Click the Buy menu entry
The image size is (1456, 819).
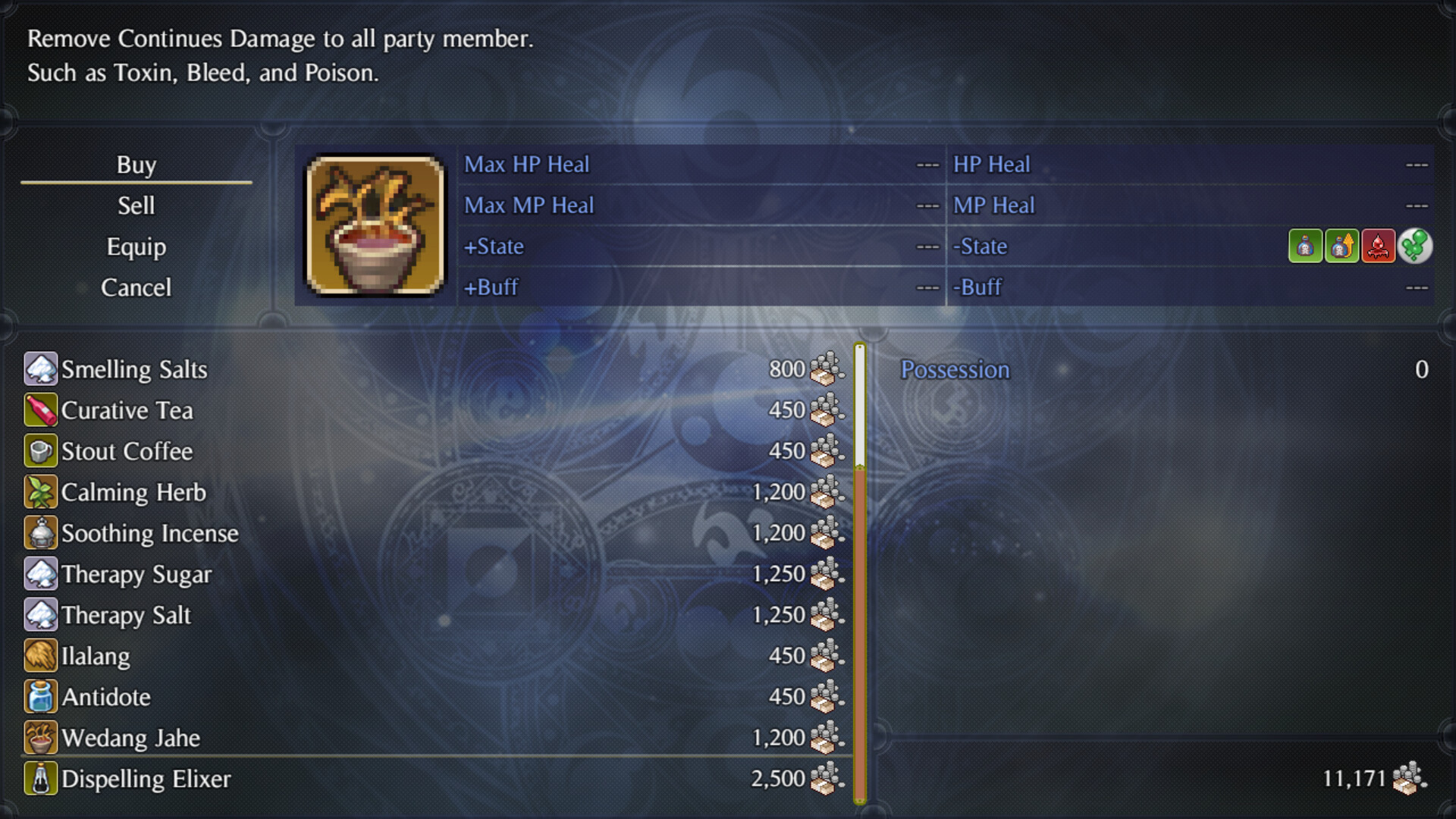click(136, 164)
